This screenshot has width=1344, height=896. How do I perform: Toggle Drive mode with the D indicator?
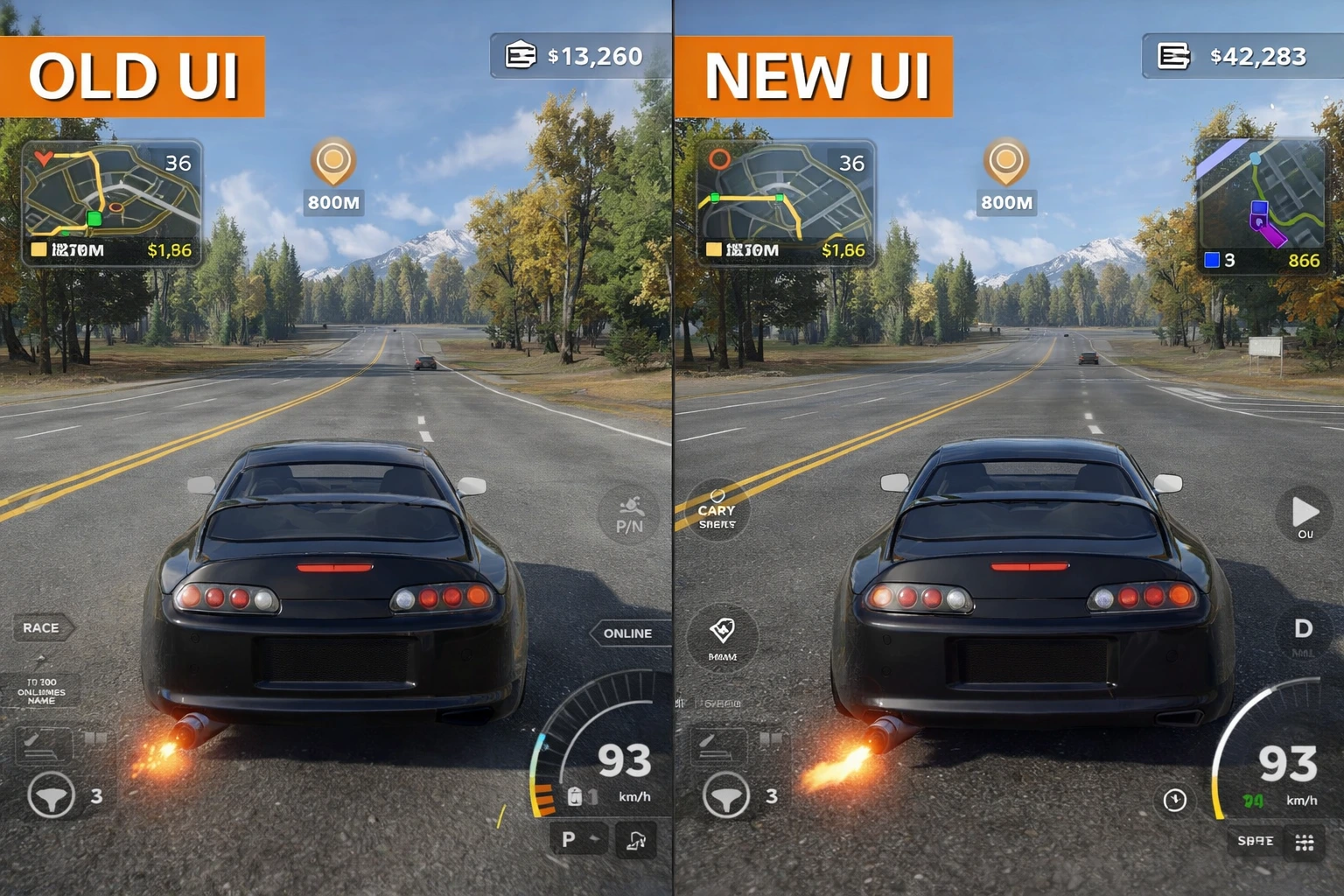(x=1304, y=628)
